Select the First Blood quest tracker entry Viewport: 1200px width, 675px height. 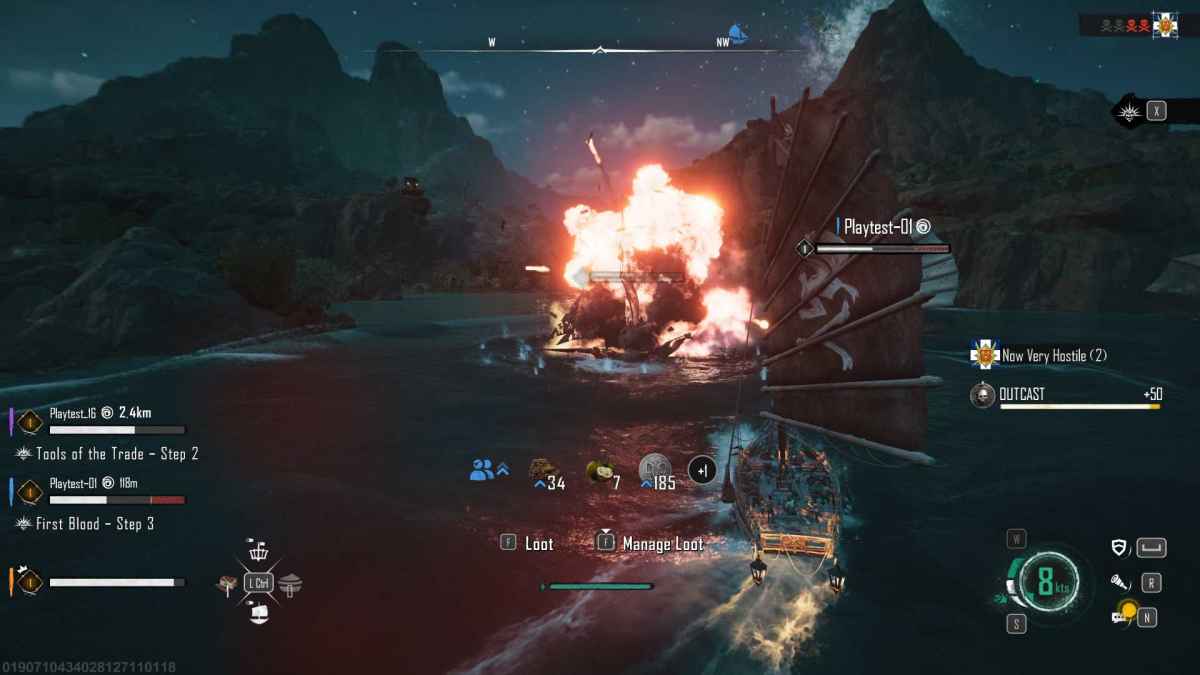[94, 524]
